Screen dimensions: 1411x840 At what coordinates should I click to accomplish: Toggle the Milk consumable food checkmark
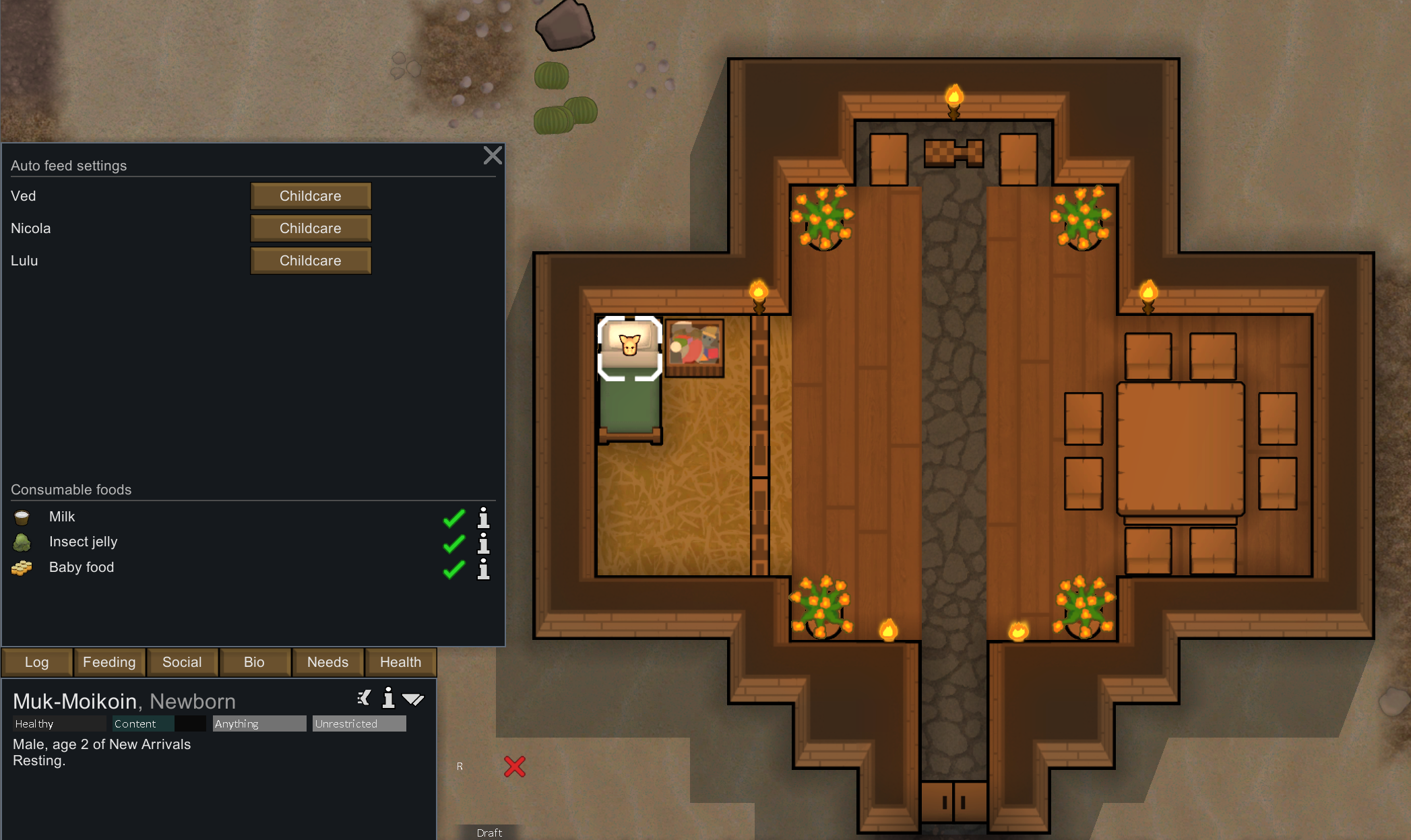coord(454,518)
